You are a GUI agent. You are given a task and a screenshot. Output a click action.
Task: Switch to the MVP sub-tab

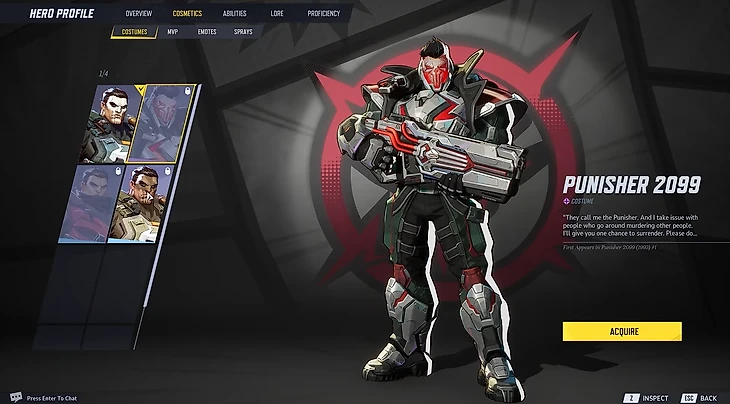pyautogui.click(x=172, y=32)
